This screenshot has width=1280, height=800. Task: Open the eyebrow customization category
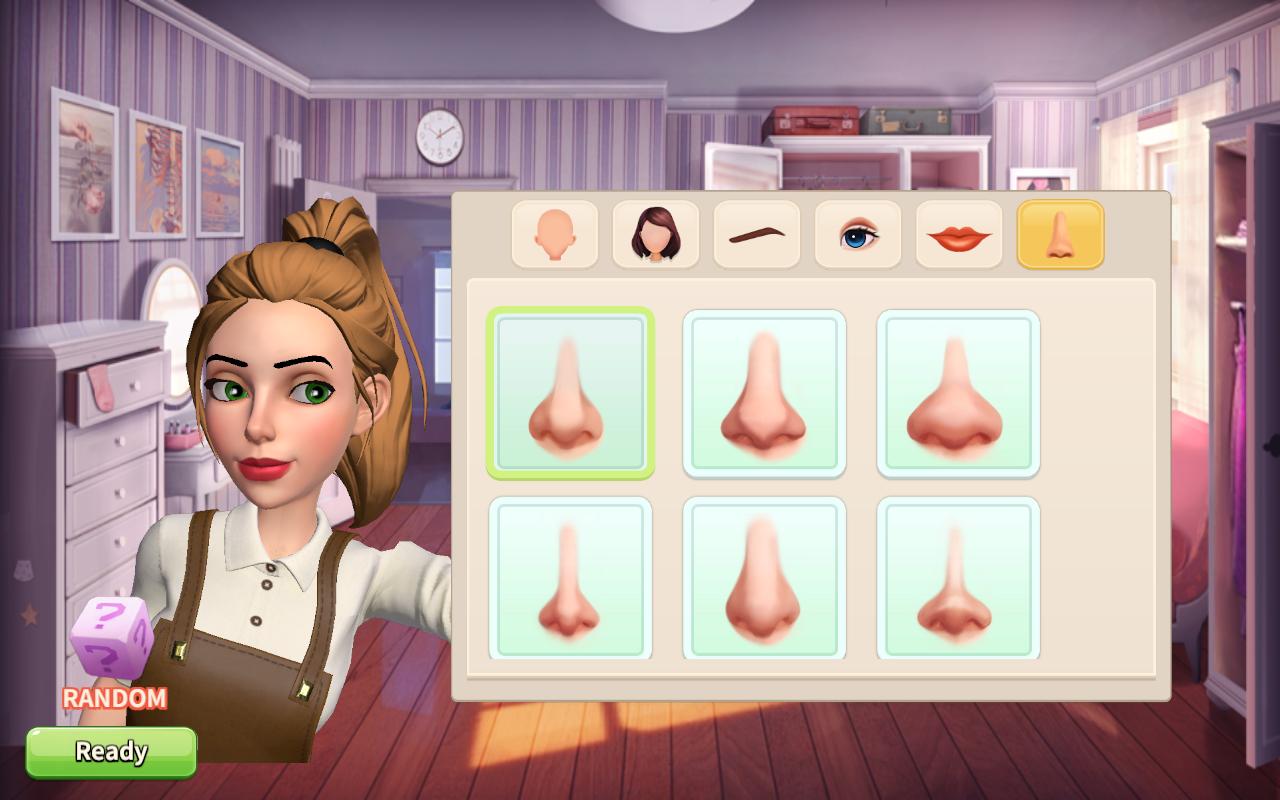(x=756, y=233)
